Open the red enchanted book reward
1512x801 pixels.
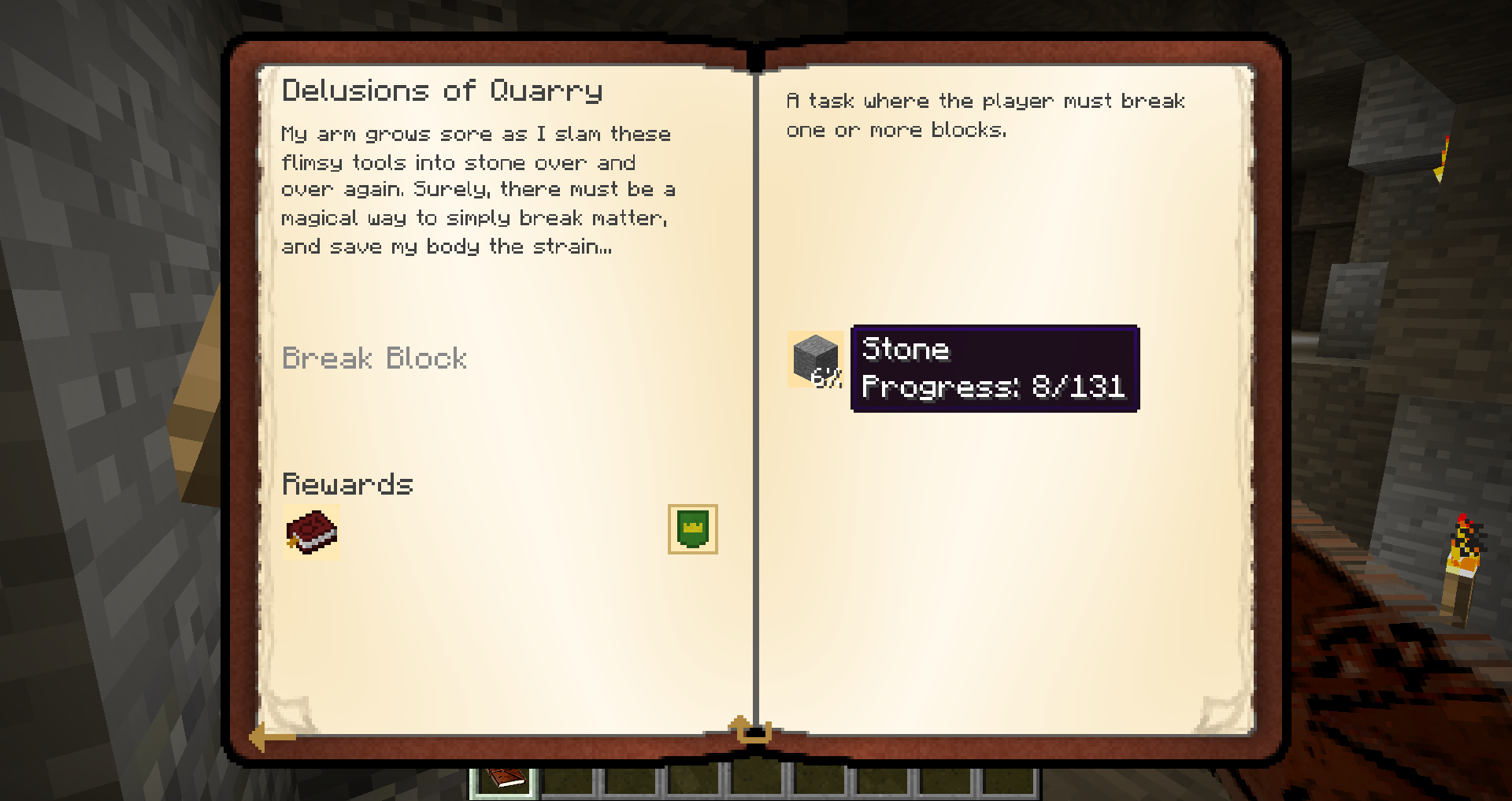311,533
